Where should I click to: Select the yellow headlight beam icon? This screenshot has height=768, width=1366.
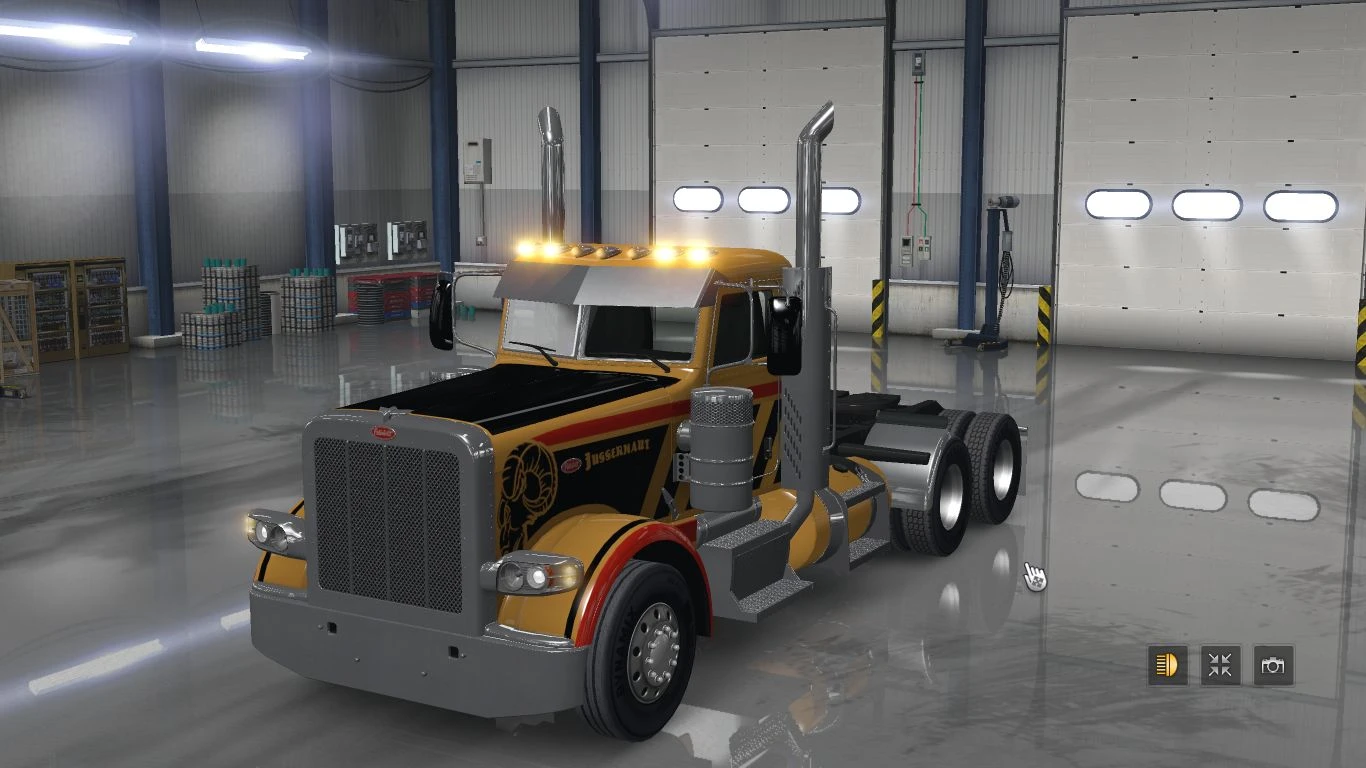click(1168, 664)
